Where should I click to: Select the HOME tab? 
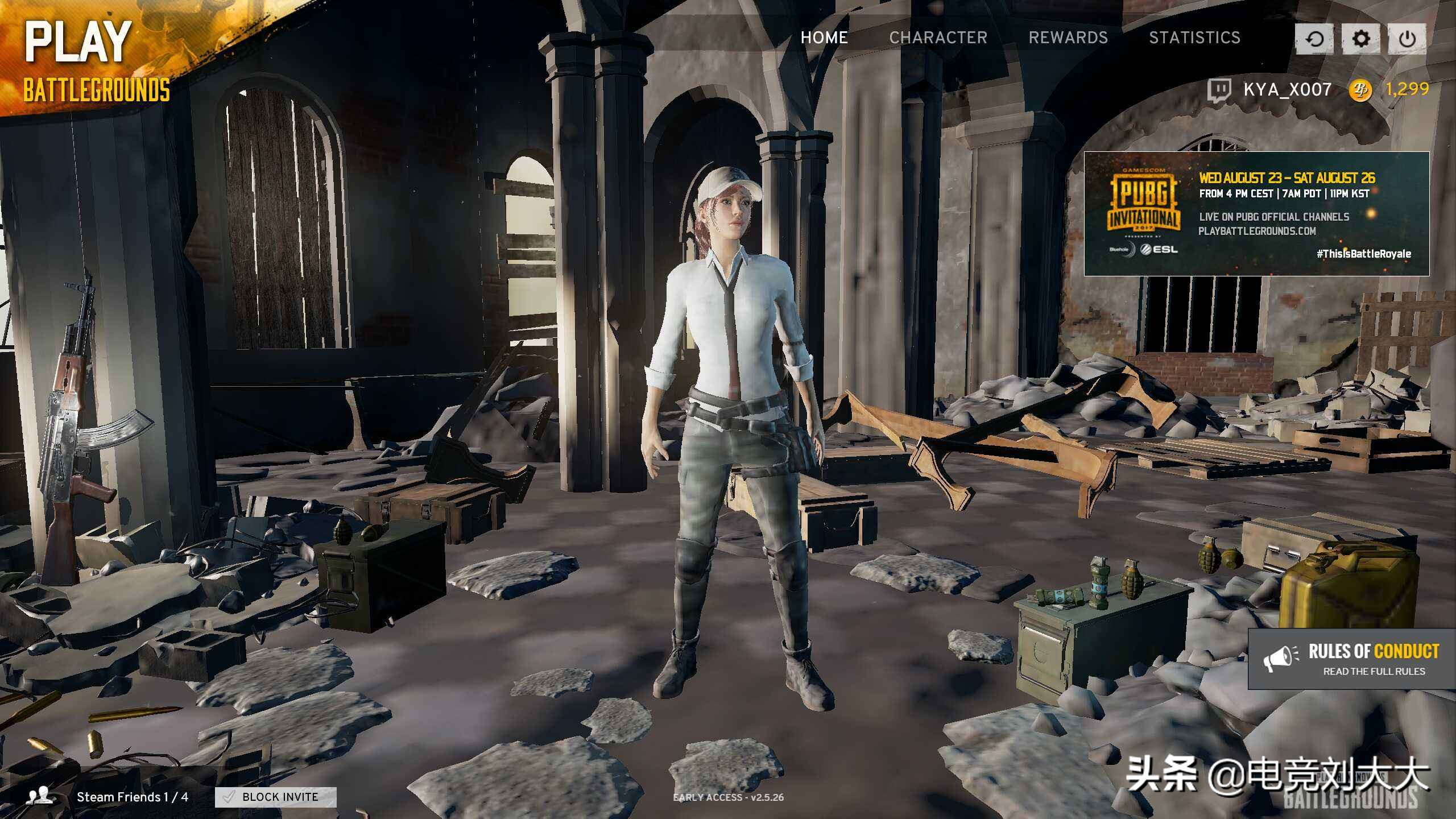click(824, 38)
